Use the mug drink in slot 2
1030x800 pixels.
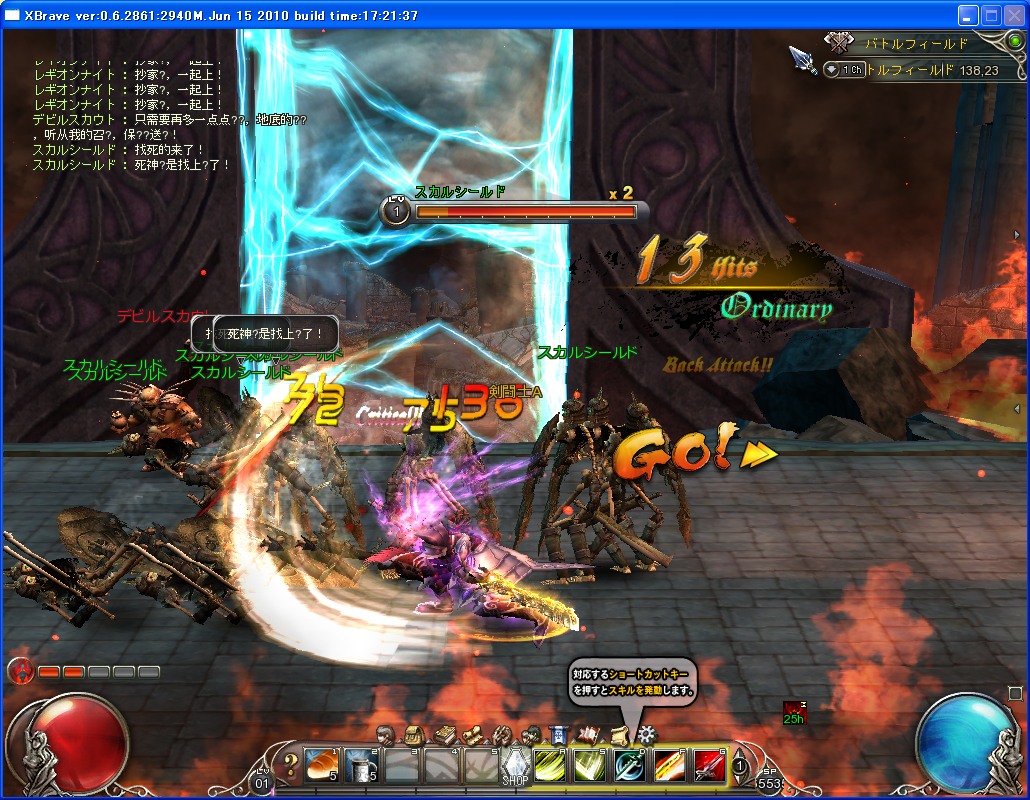tap(362, 767)
